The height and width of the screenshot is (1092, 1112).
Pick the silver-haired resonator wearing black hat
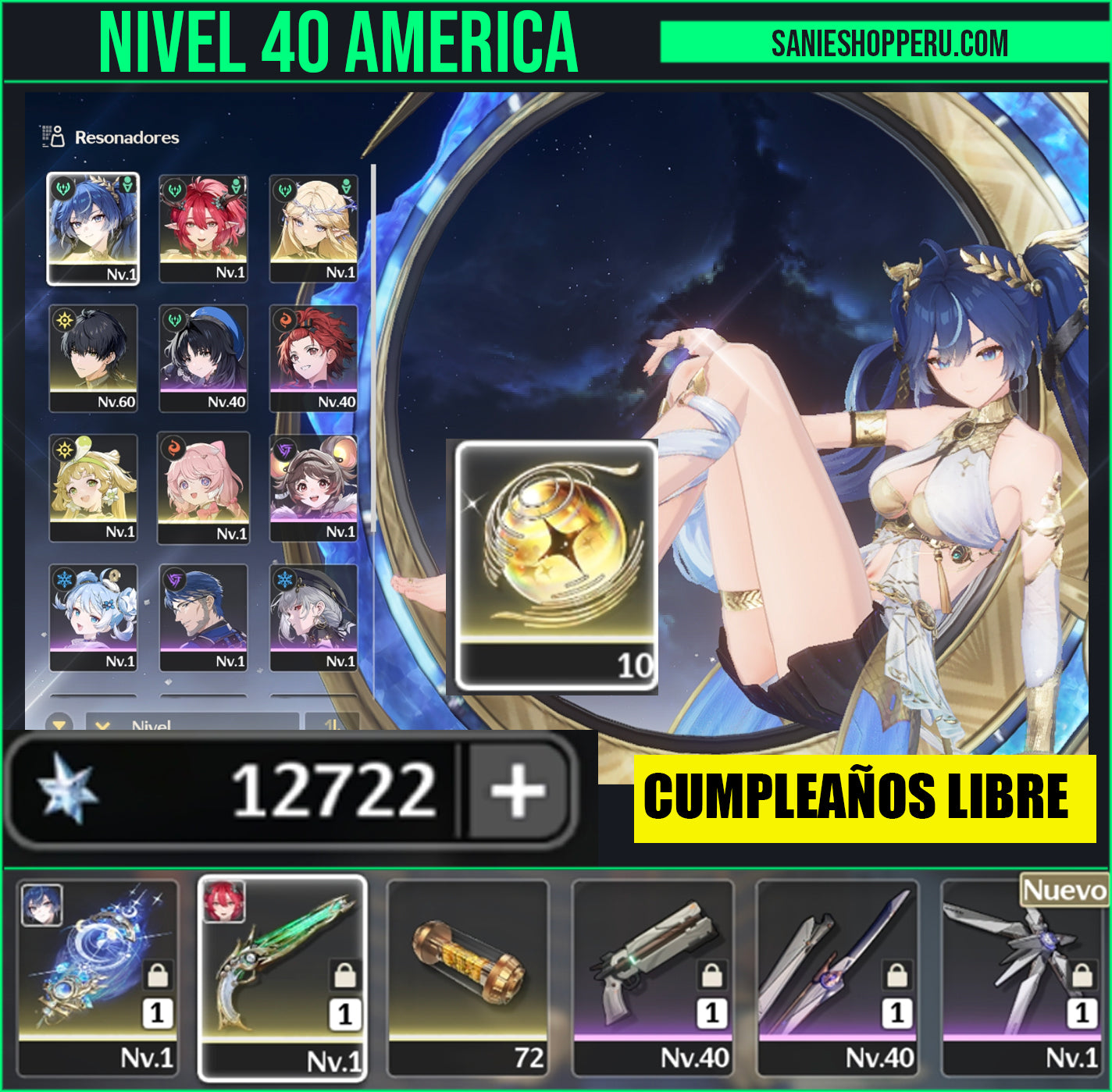pyautogui.click(x=313, y=617)
